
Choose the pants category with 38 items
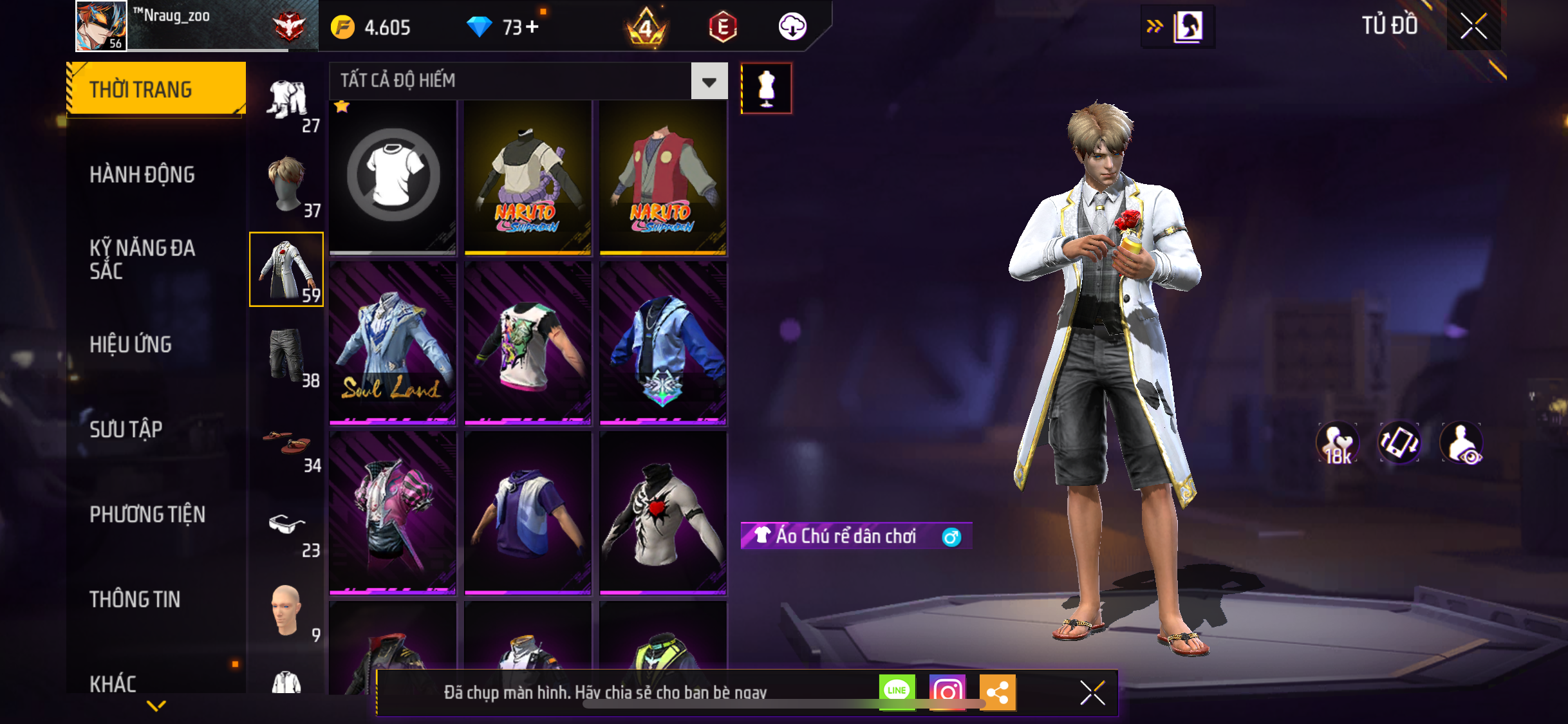[x=287, y=355]
